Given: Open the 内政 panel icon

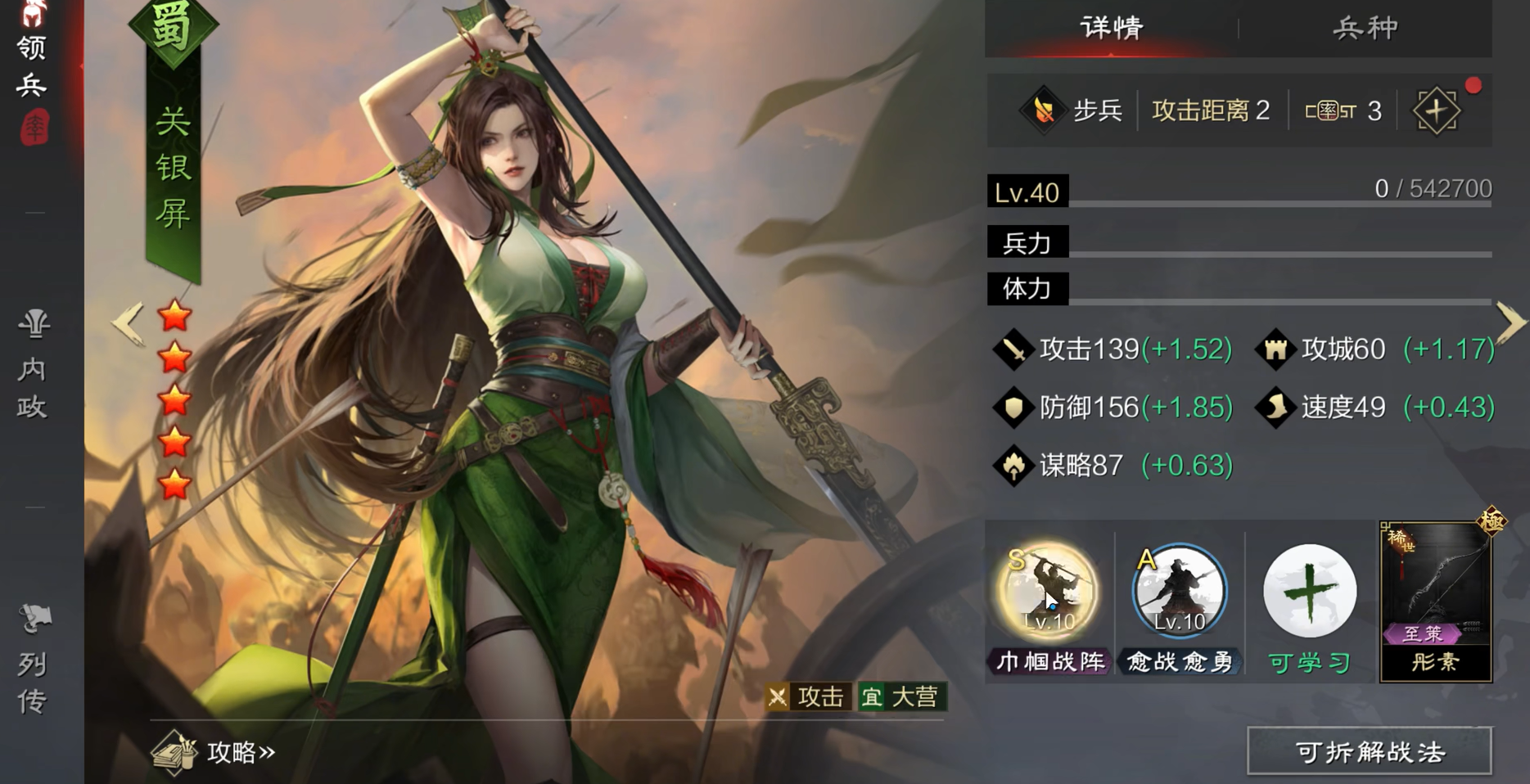Looking at the screenshot, I should pos(33,364).
